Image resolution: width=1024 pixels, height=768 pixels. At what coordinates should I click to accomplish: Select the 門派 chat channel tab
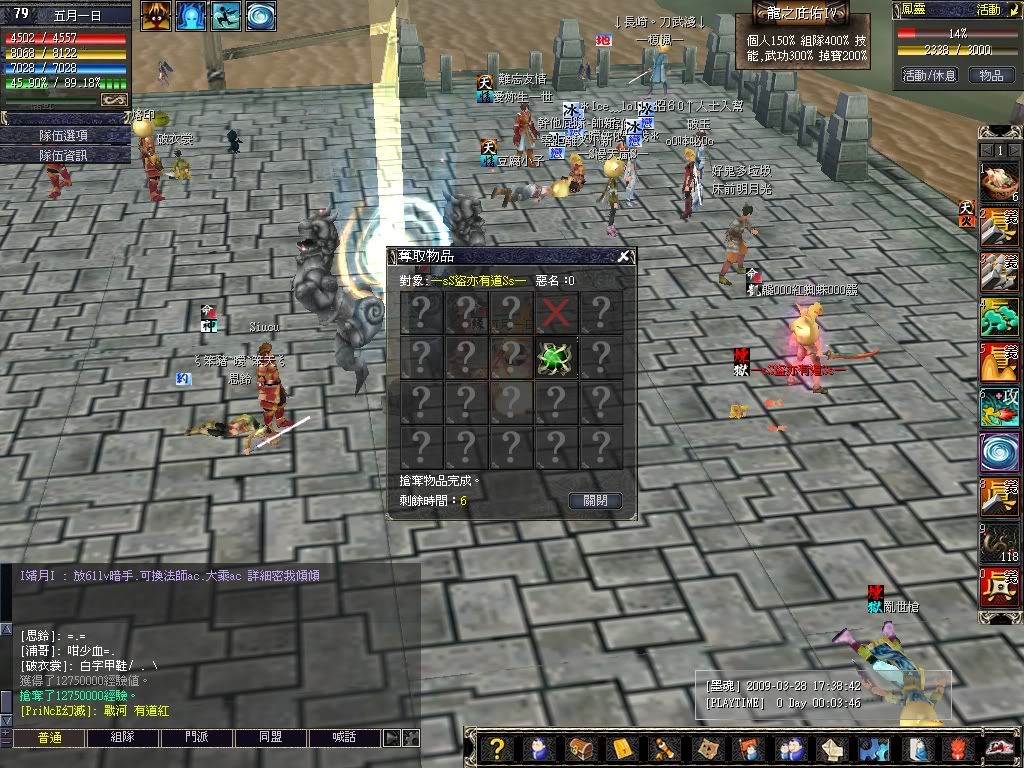pyautogui.click(x=197, y=738)
